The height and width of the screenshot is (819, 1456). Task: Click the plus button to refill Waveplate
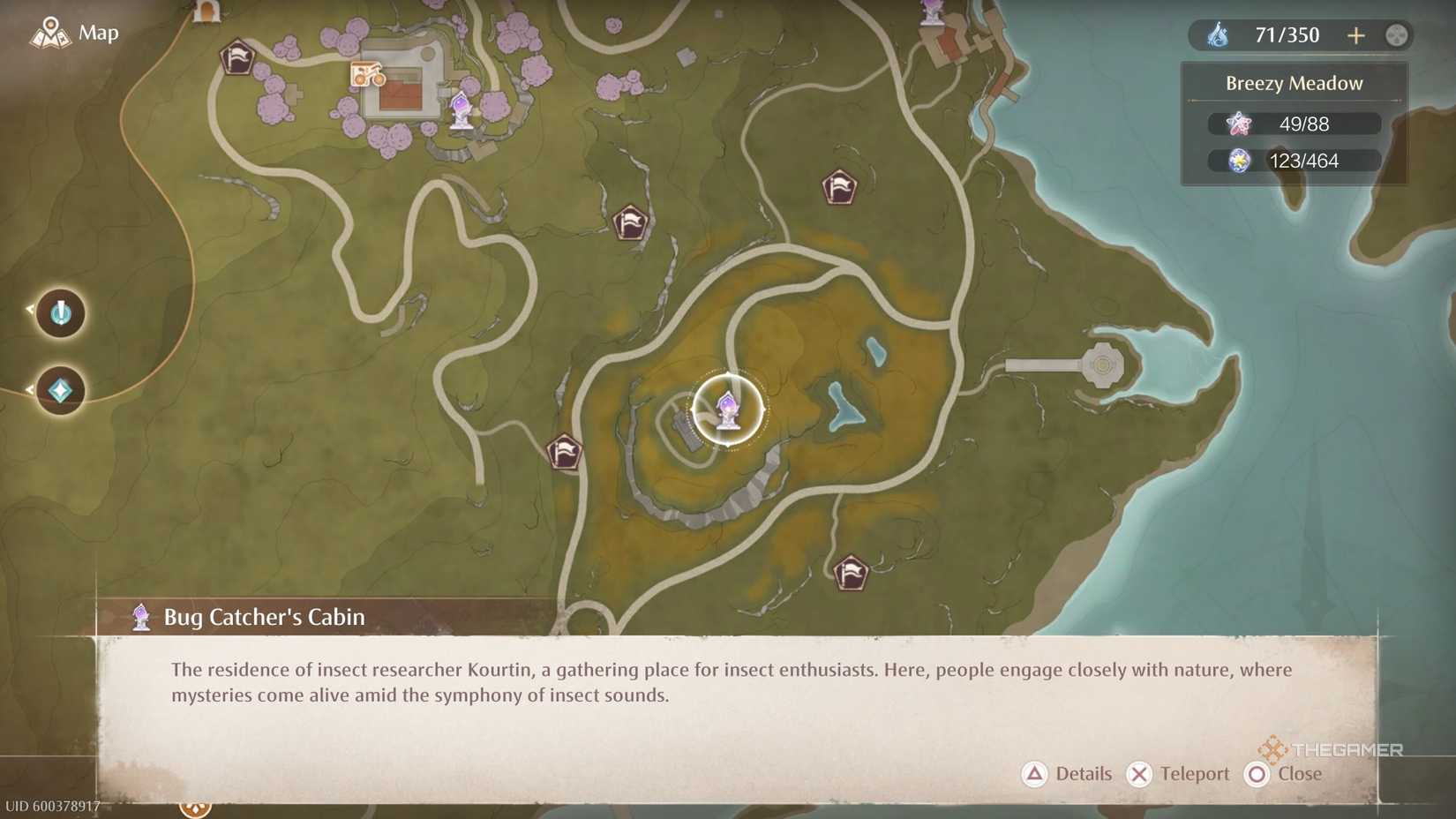click(x=1356, y=35)
